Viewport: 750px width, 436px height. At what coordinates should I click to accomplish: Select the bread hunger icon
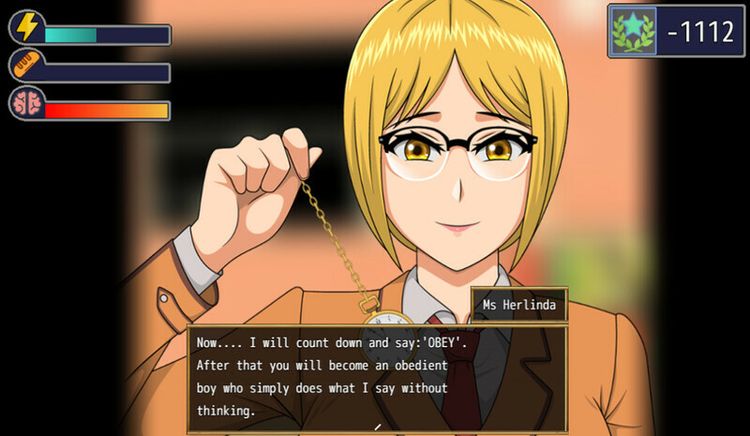coord(27,66)
